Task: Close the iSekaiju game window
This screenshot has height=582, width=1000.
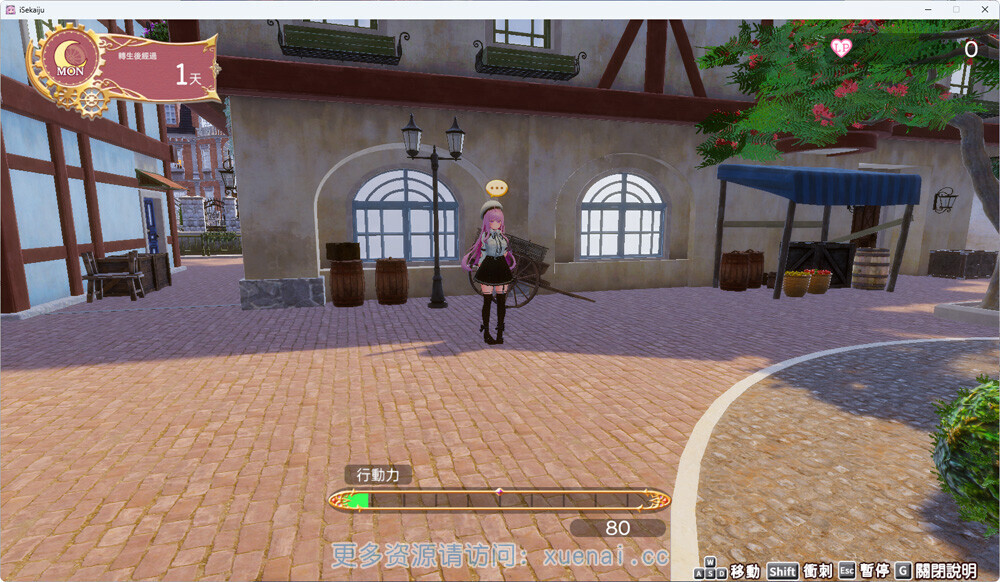Action: [983, 9]
